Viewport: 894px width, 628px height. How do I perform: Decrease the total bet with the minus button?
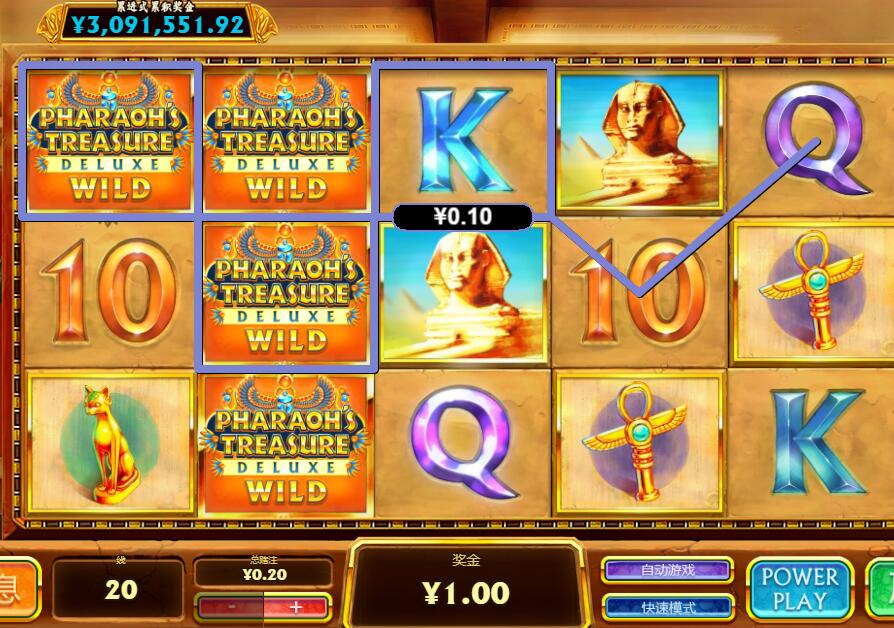click(x=231, y=606)
